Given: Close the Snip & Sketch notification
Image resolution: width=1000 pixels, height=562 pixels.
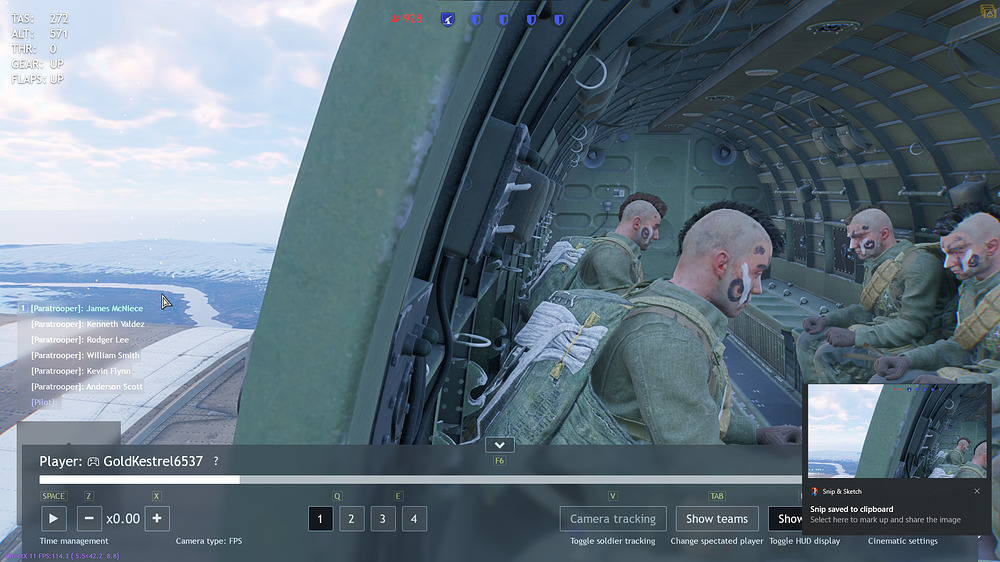Looking at the screenshot, I should (977, 491).
